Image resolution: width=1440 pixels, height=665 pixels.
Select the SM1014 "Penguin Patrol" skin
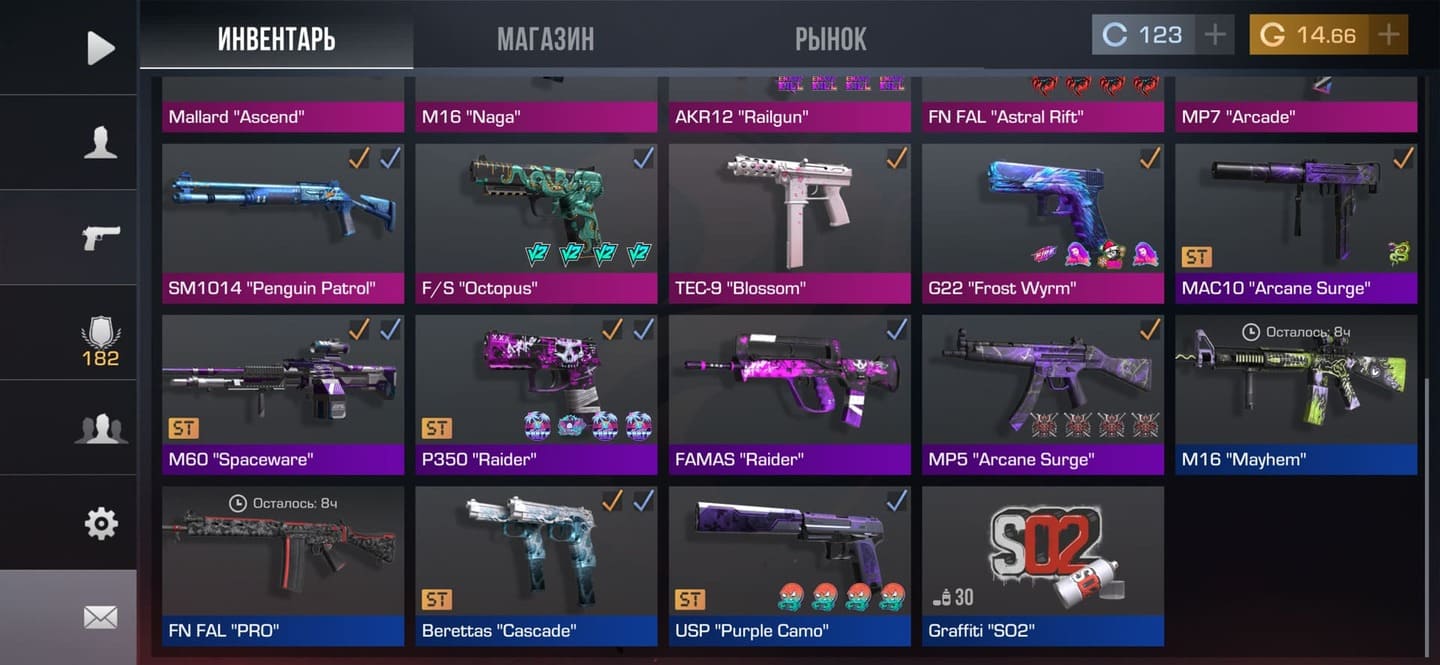(283, 222)
